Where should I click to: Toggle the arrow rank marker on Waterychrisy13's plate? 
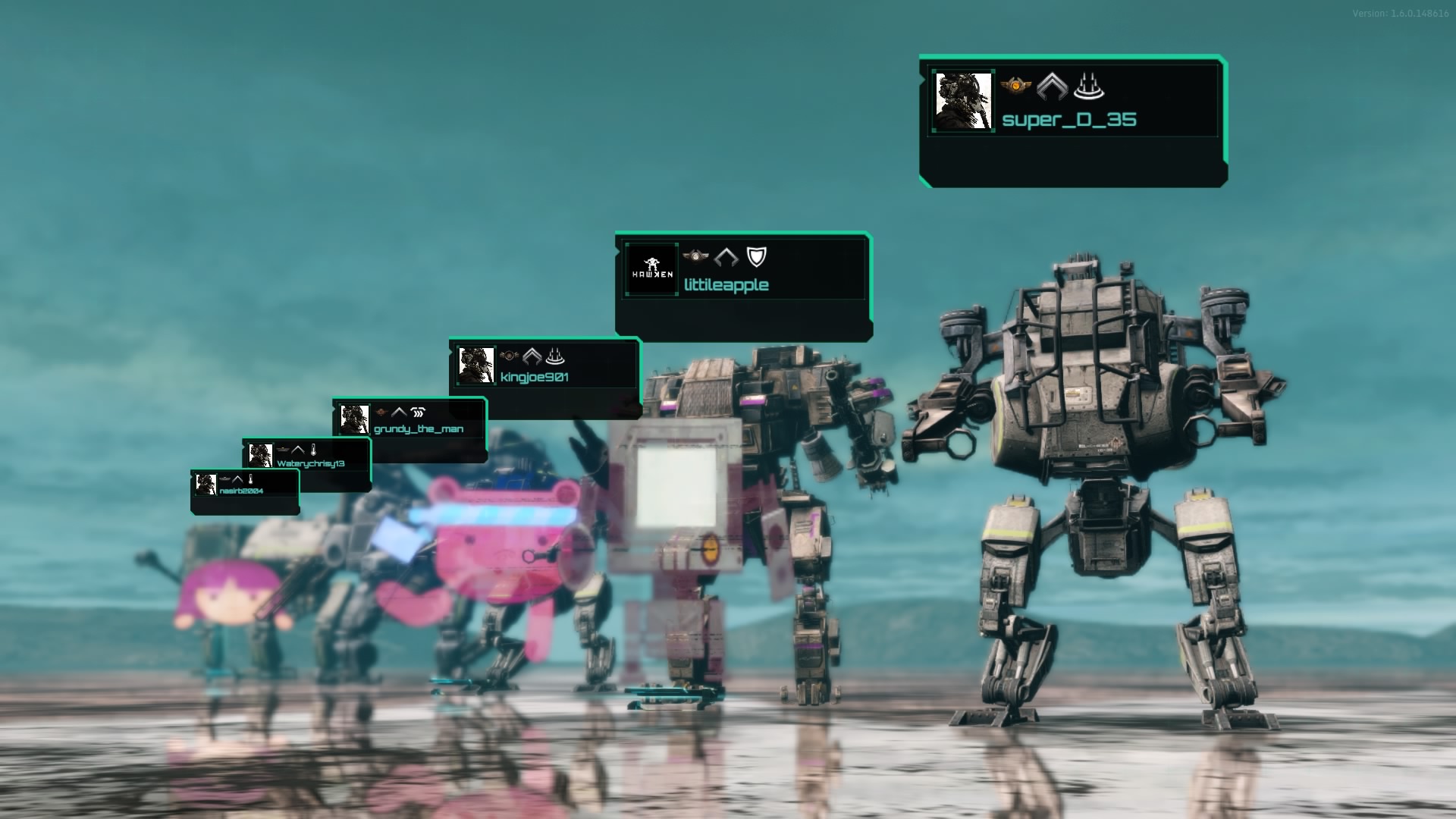tap(299, 450)
